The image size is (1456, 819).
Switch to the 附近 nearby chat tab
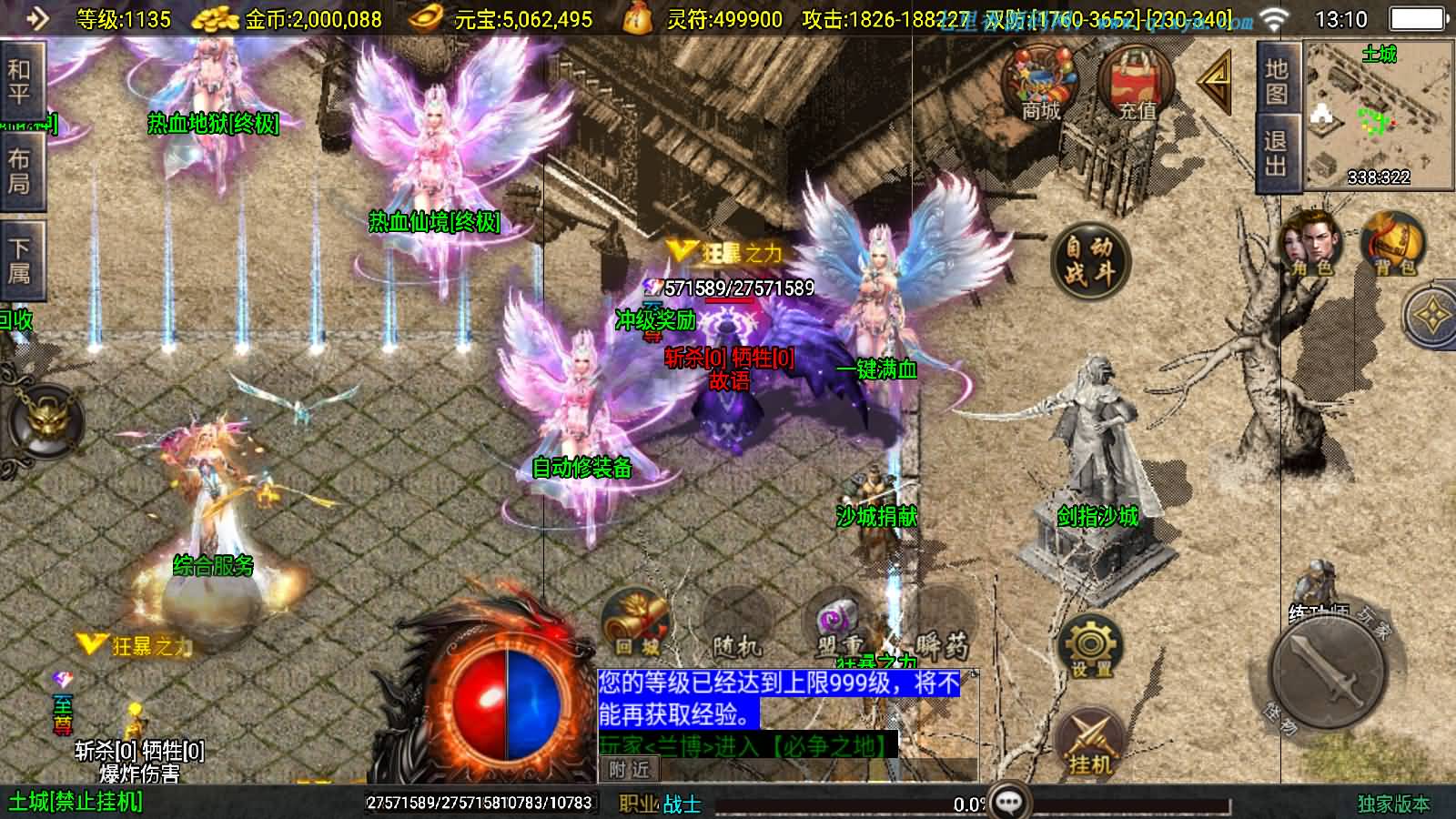pyautogui.click(x=630, y=770)
